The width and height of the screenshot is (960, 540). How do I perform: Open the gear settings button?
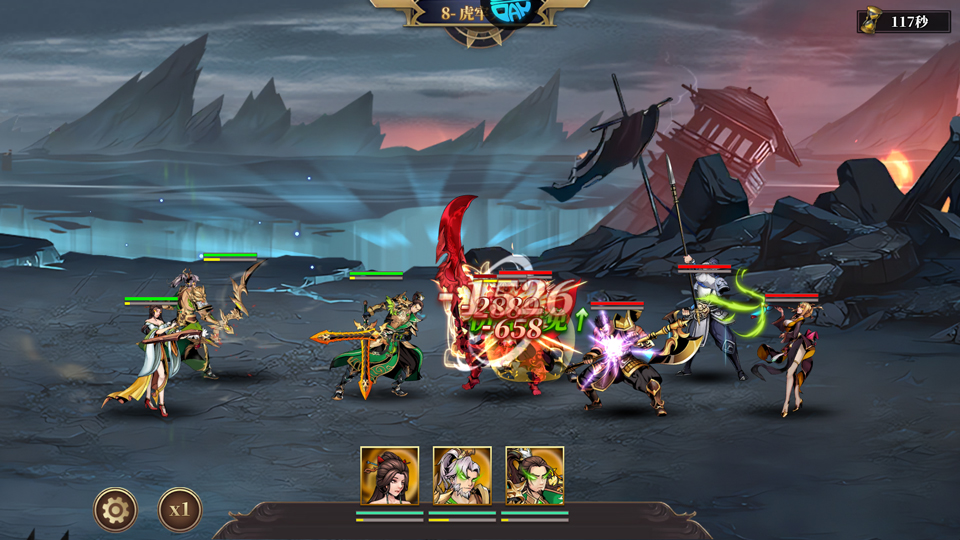point(116,510)
